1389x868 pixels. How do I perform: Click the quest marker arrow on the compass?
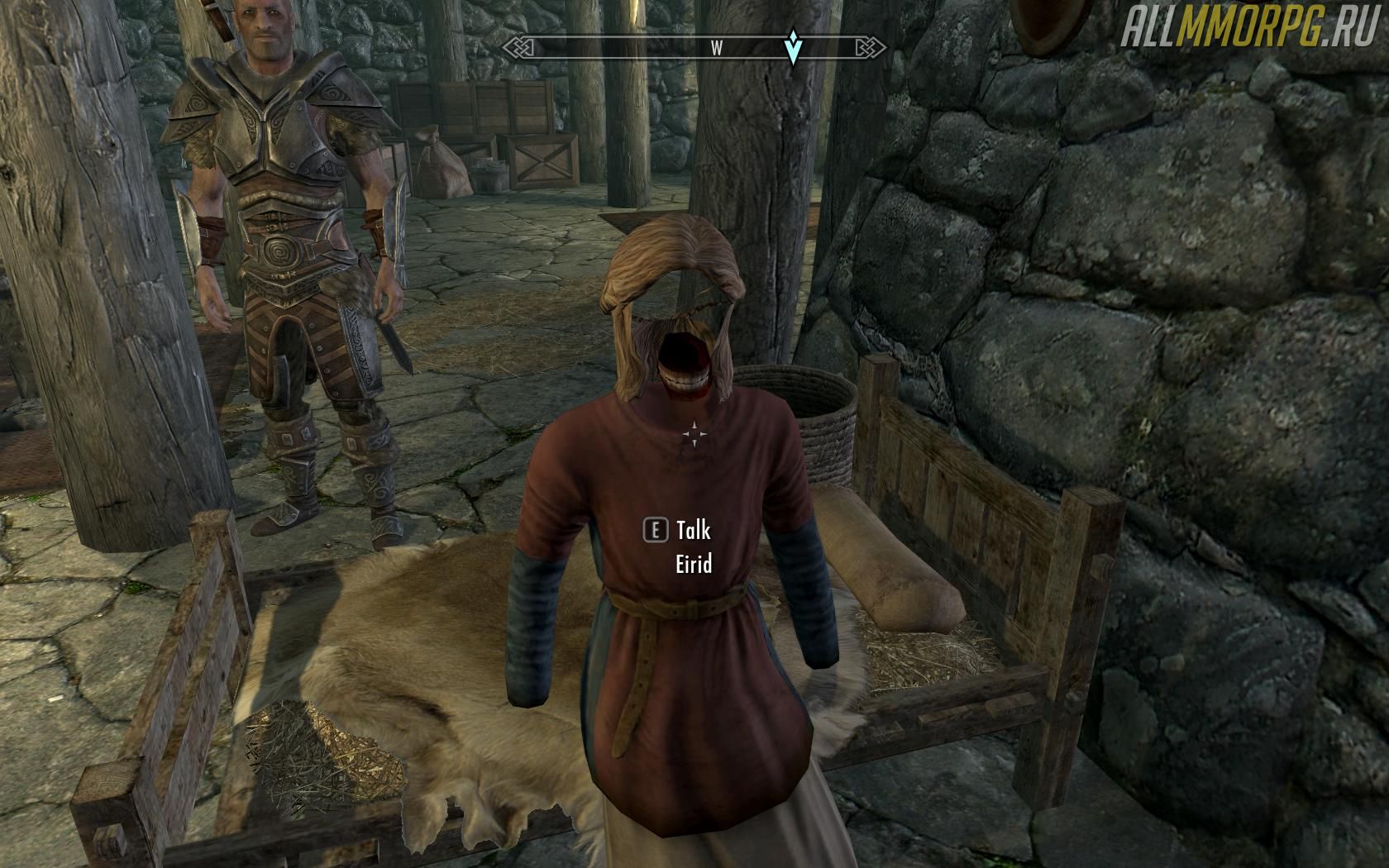point(794,48)
